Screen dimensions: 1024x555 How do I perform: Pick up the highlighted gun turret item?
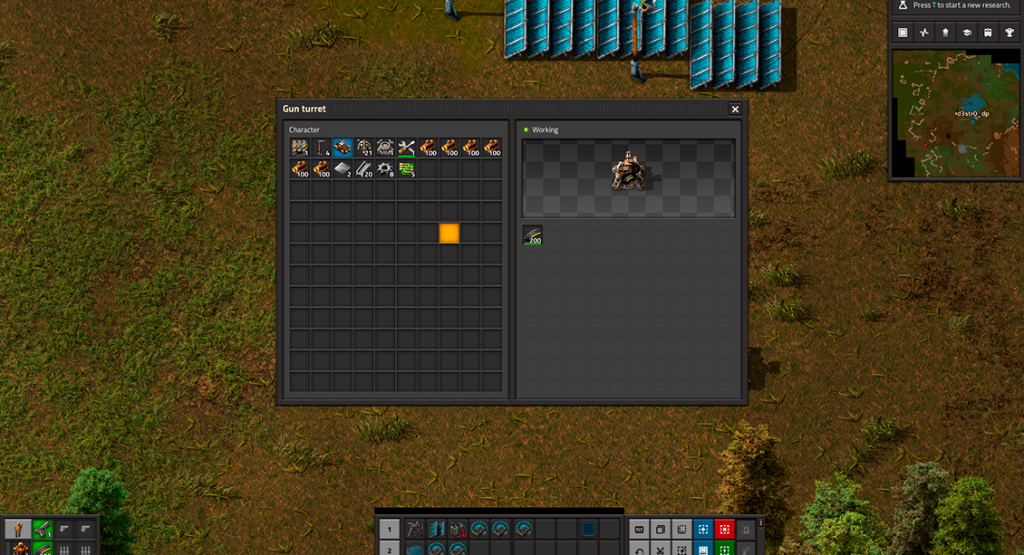coord(343,148)
